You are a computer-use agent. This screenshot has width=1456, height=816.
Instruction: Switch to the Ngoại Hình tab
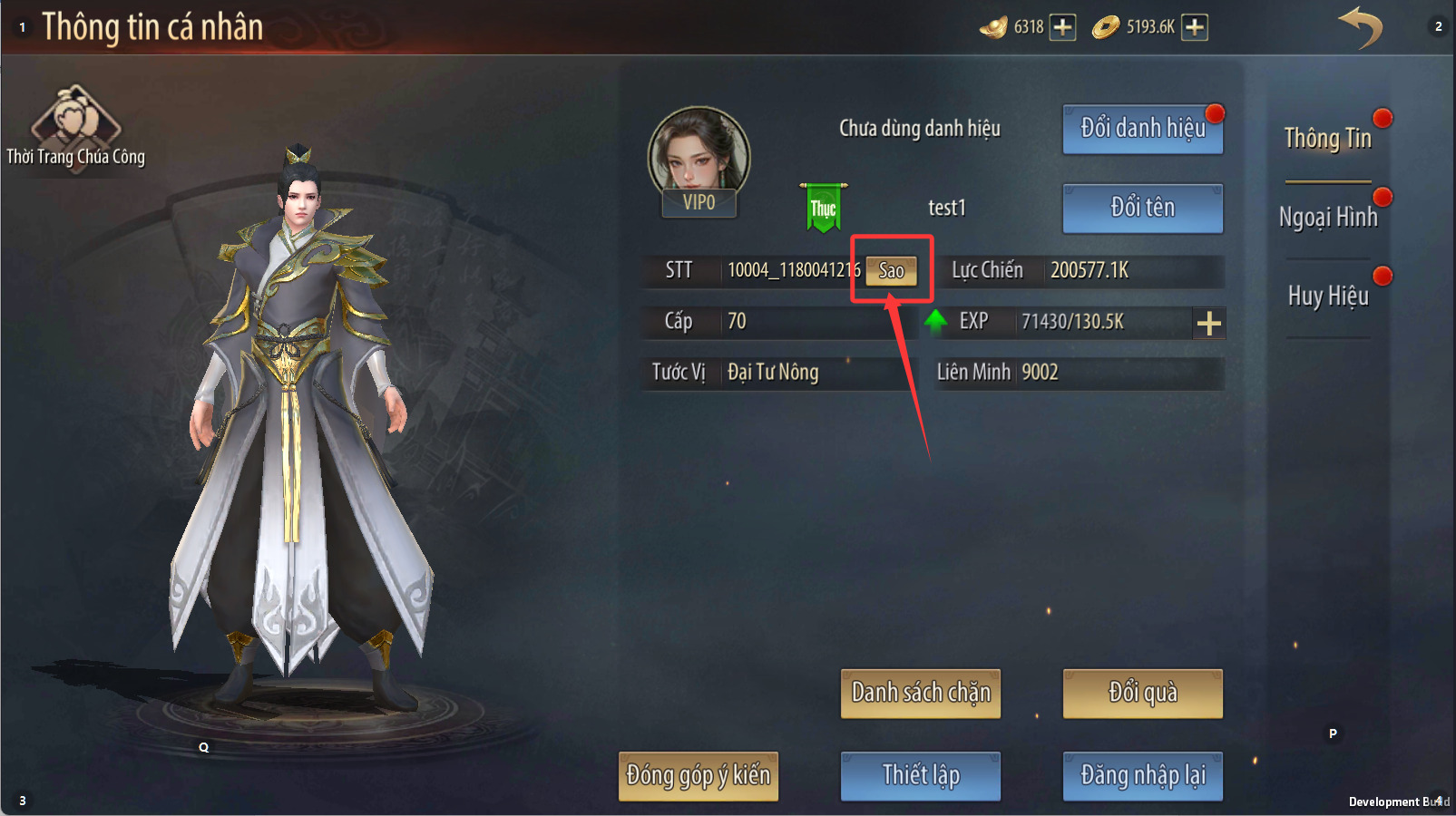pyautogui.click(x=1327, y=218)
